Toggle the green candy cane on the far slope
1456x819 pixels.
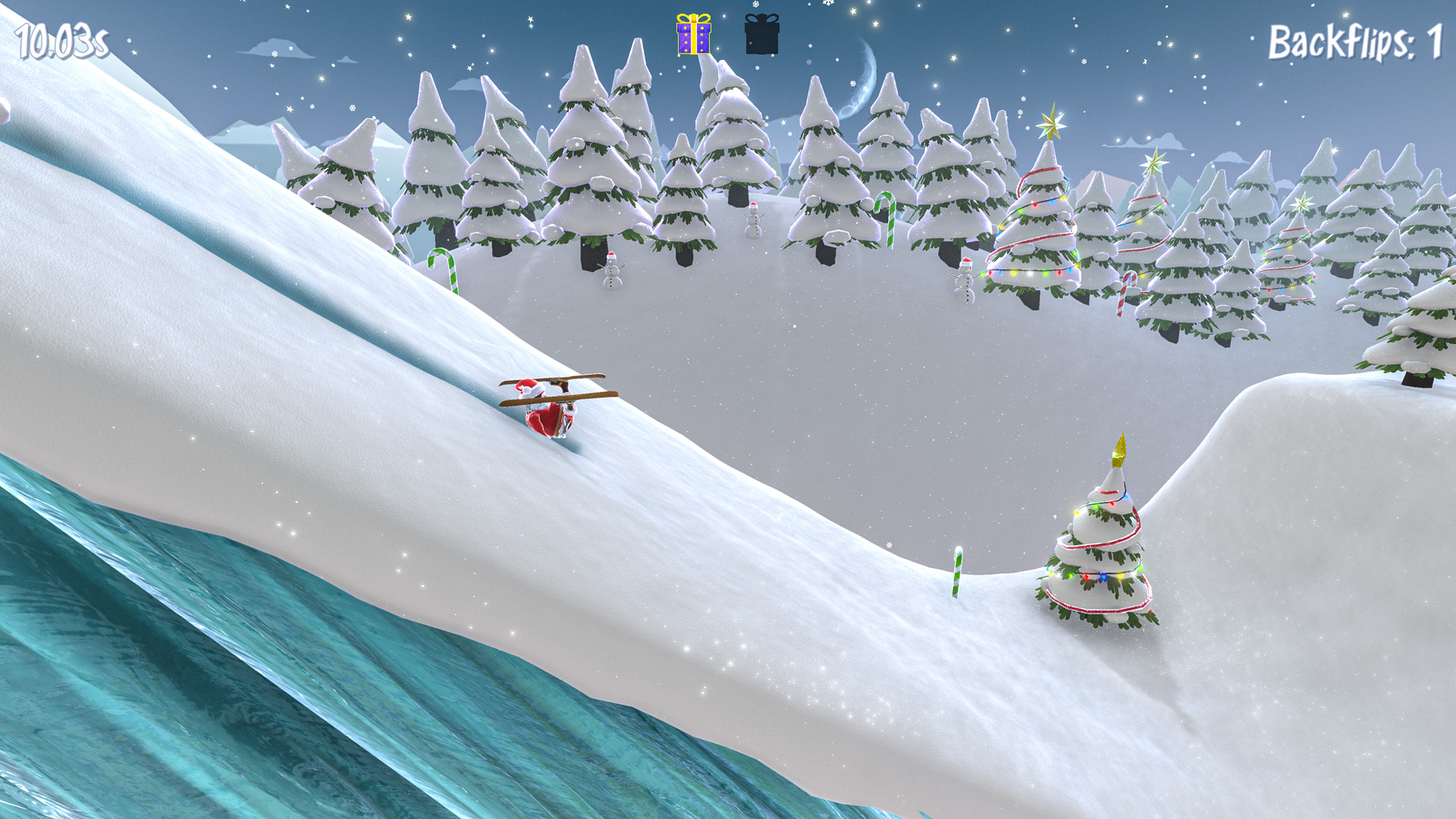pyautogui.click(x=443, y=269)
